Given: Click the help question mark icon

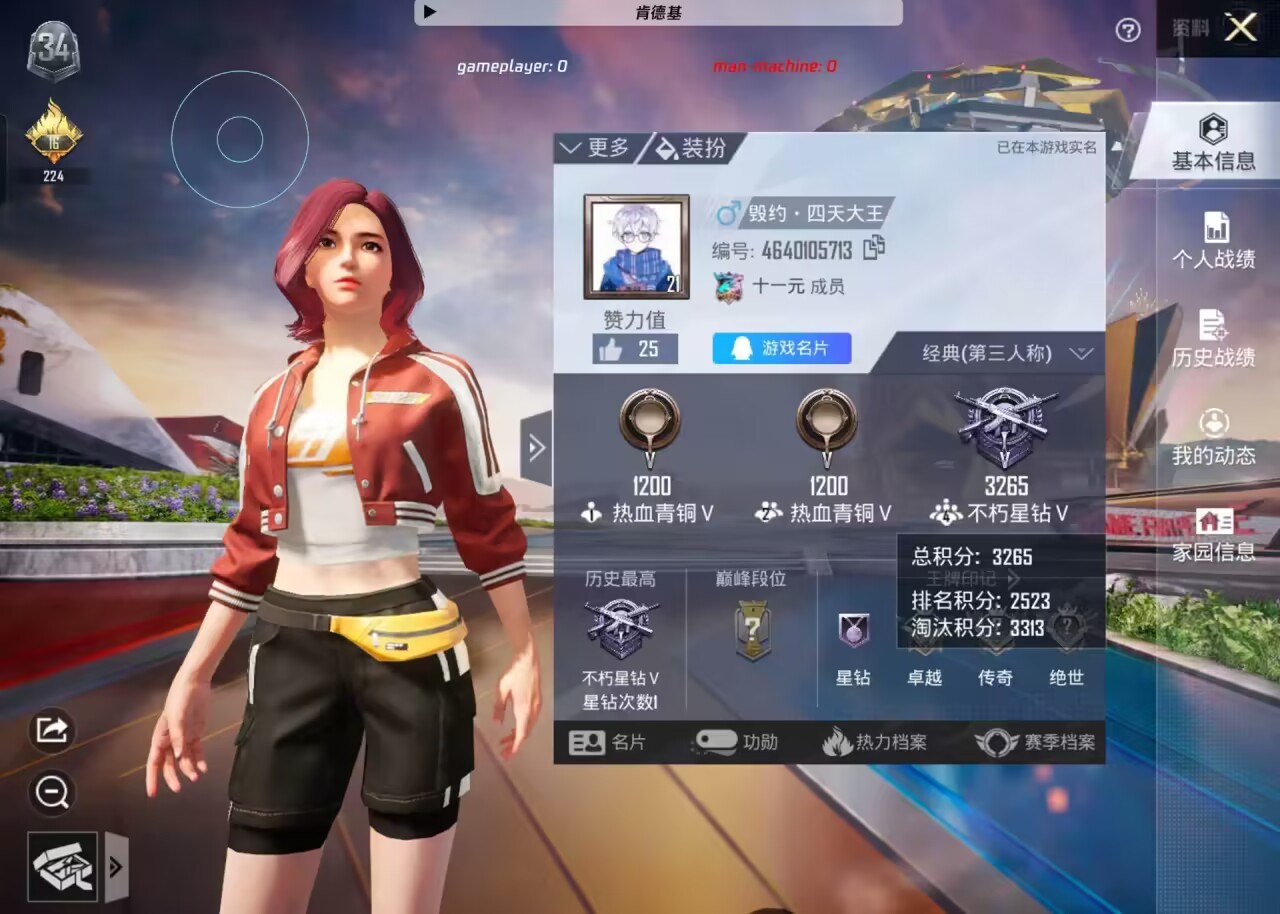Looking at the screenshot, I should coord(1128,30).
